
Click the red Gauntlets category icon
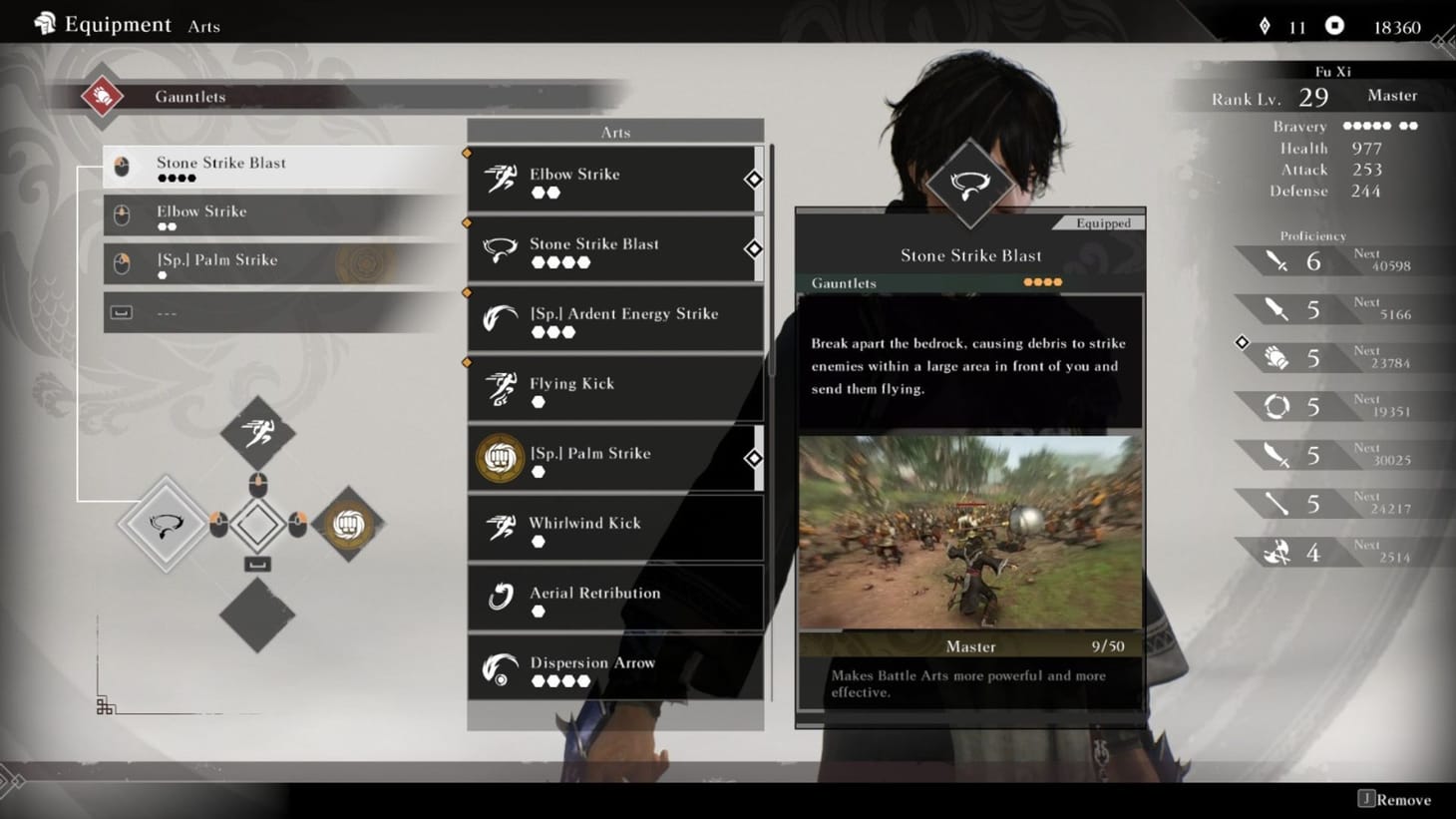[101, 97]
